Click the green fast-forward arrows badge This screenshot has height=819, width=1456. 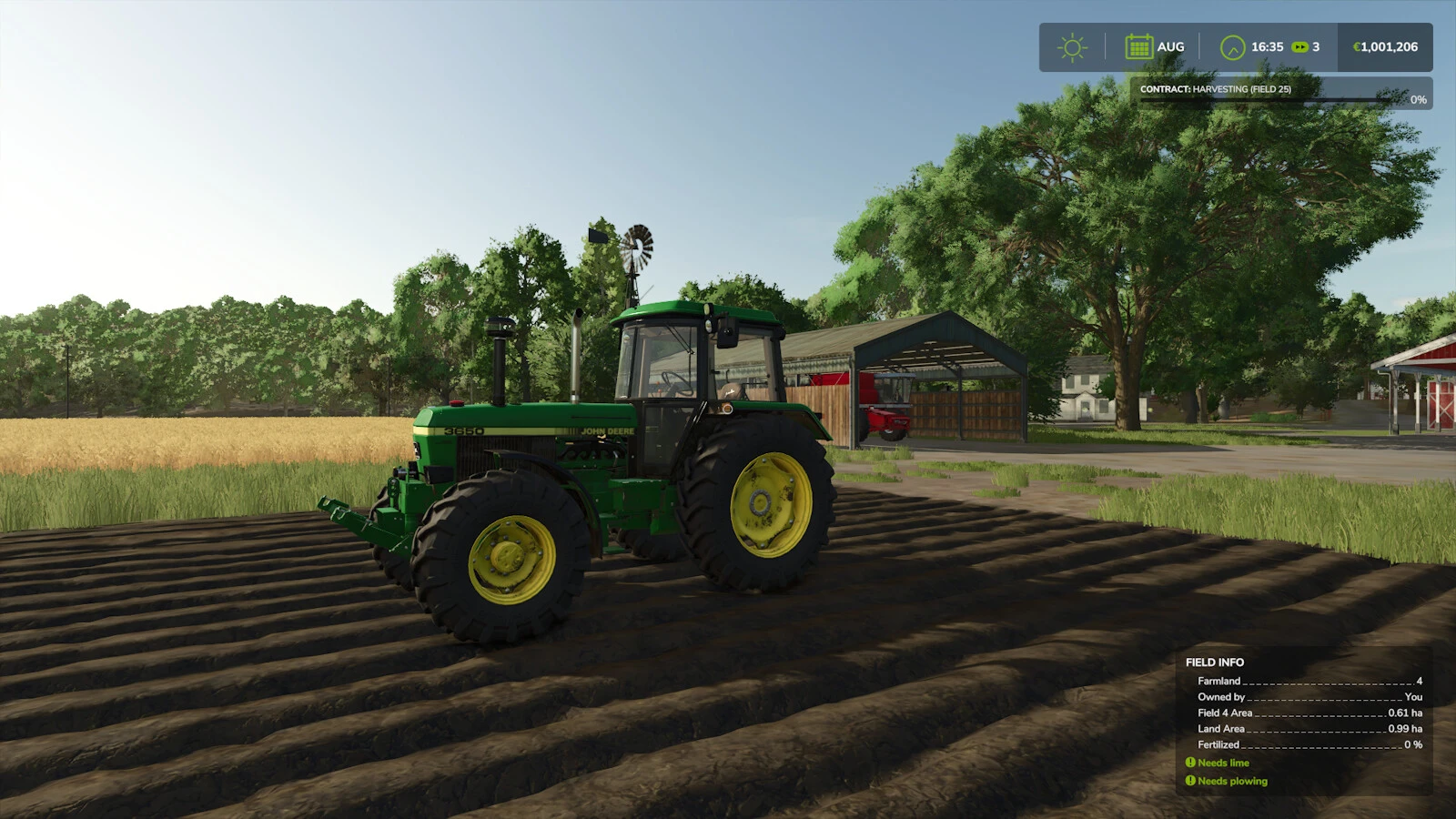pos(1301,46)
